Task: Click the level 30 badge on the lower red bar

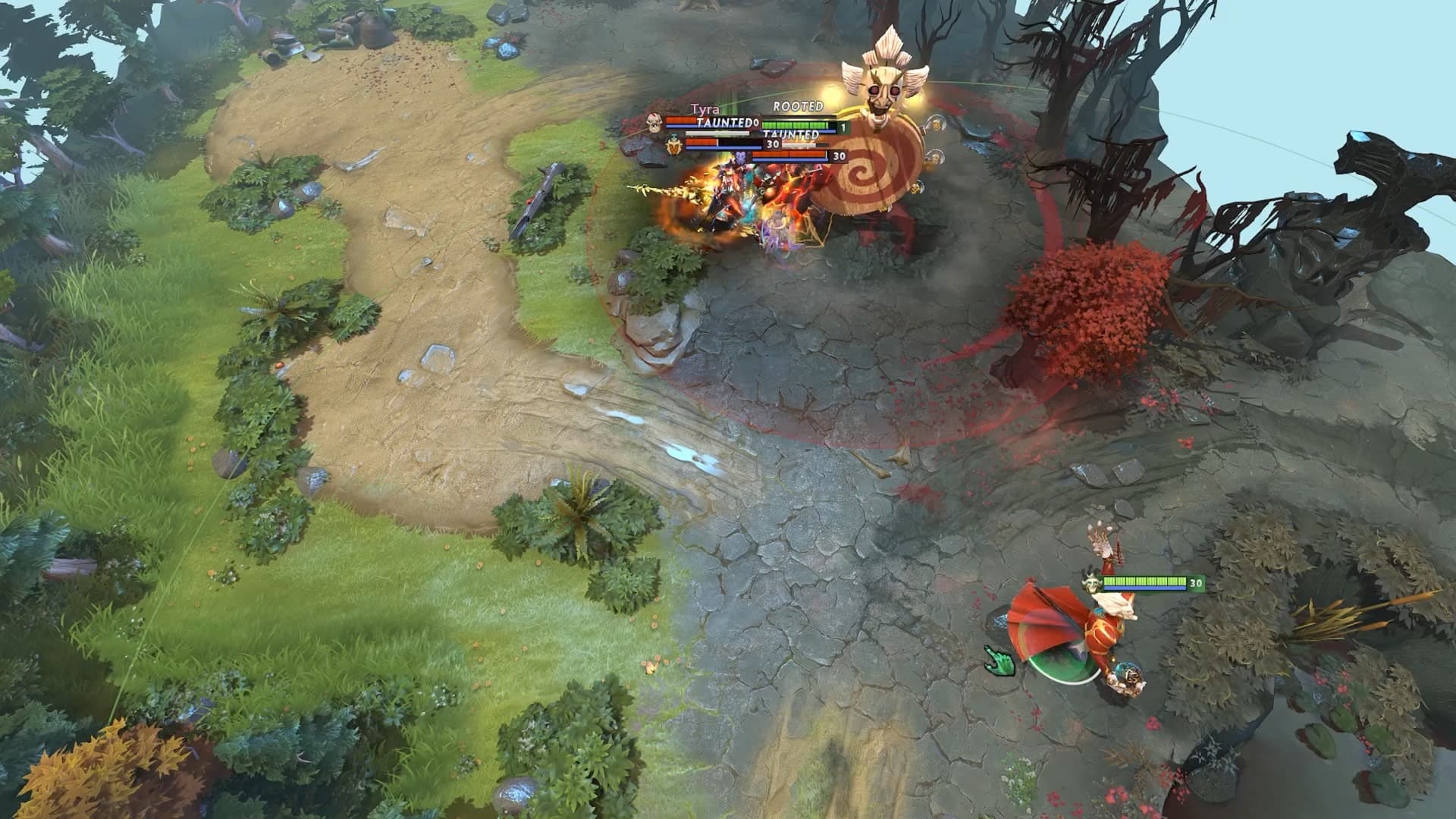Action: tap(839, 155)
